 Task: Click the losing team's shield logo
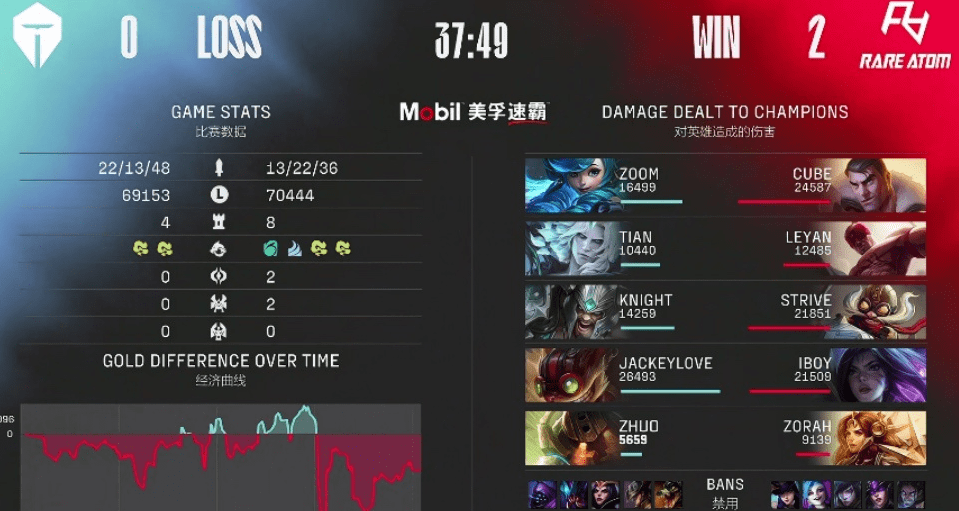(37, 36)
